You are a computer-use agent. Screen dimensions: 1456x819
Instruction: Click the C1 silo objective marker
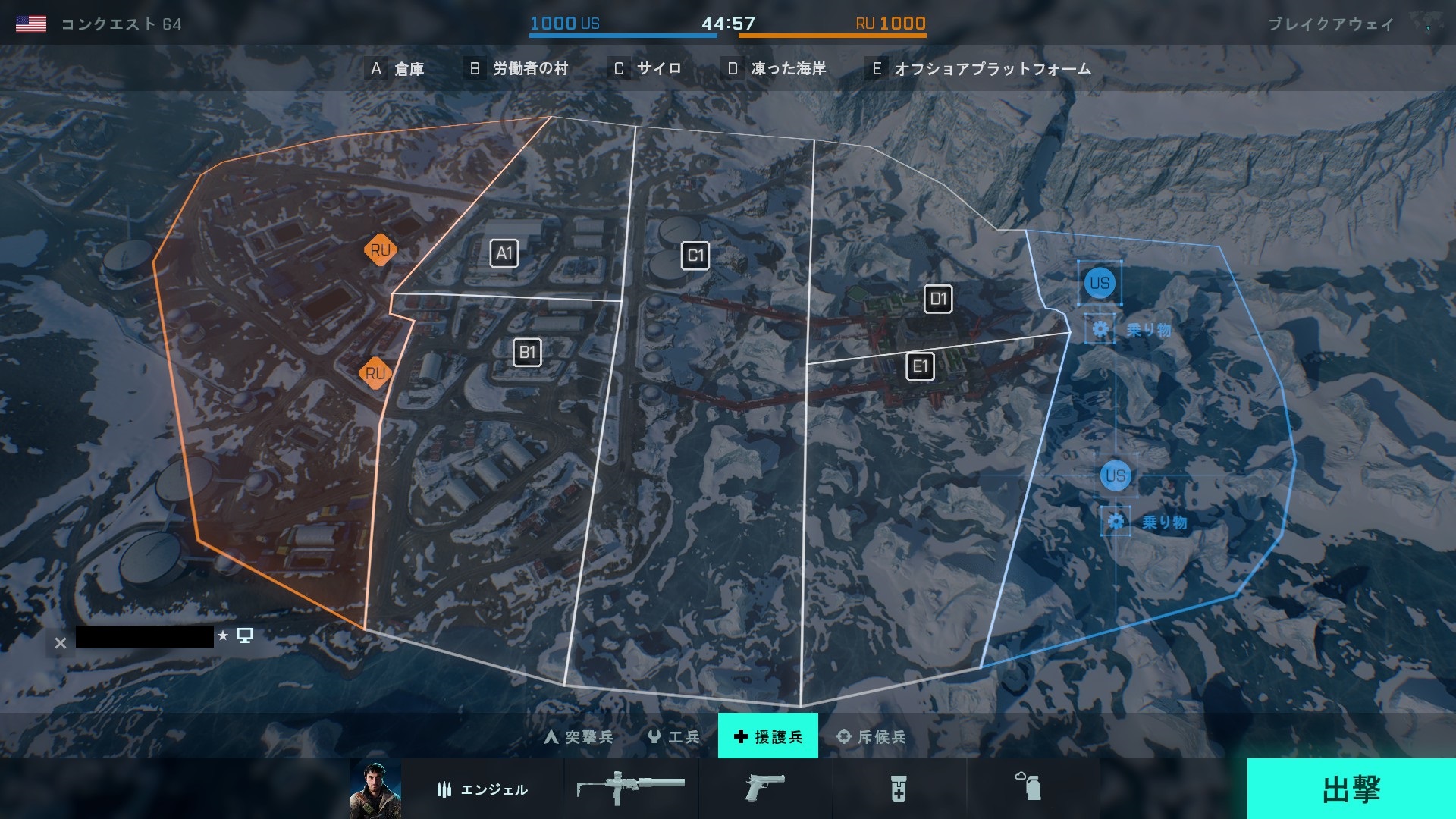pyautogui.click(x=695, y=256)
